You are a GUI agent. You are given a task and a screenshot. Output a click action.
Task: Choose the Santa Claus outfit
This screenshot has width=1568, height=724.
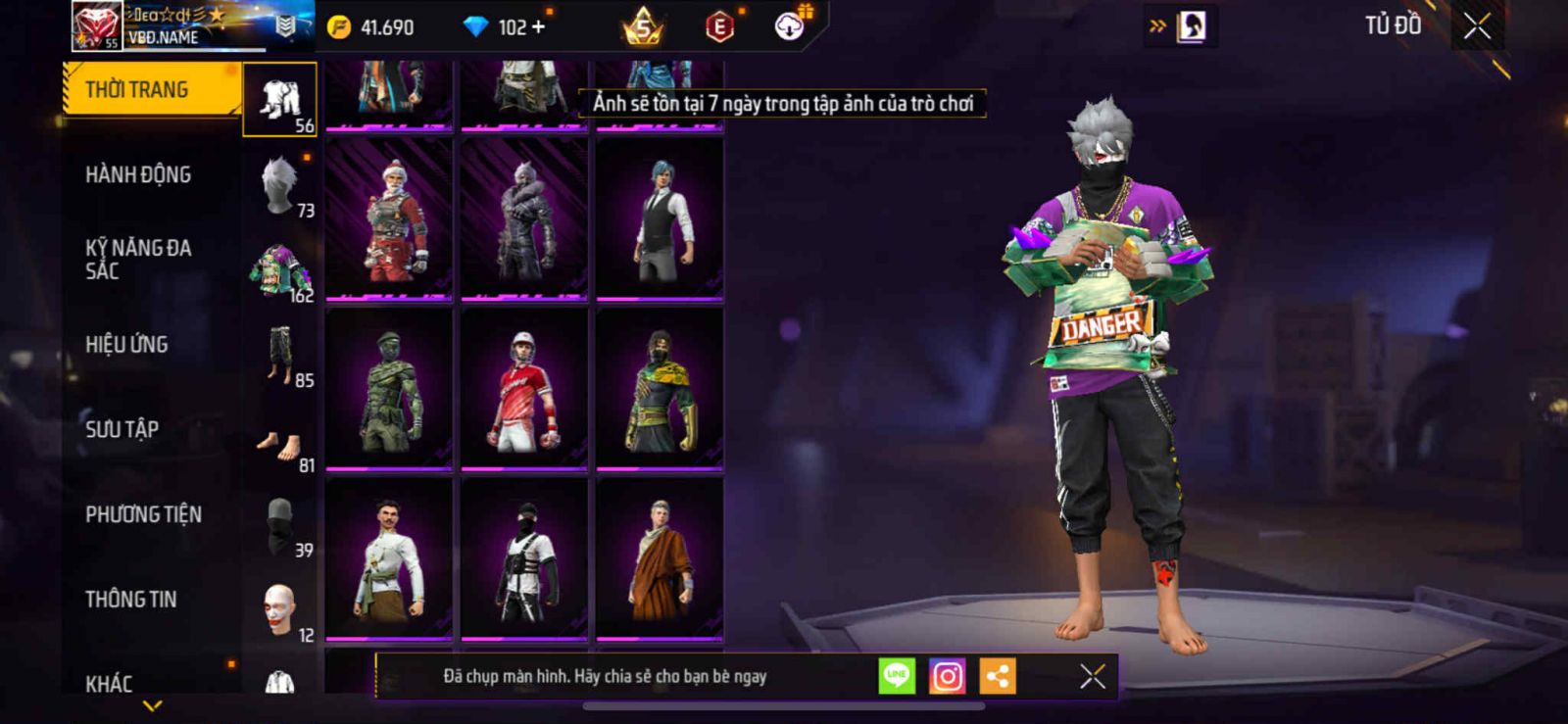point(389,217)
